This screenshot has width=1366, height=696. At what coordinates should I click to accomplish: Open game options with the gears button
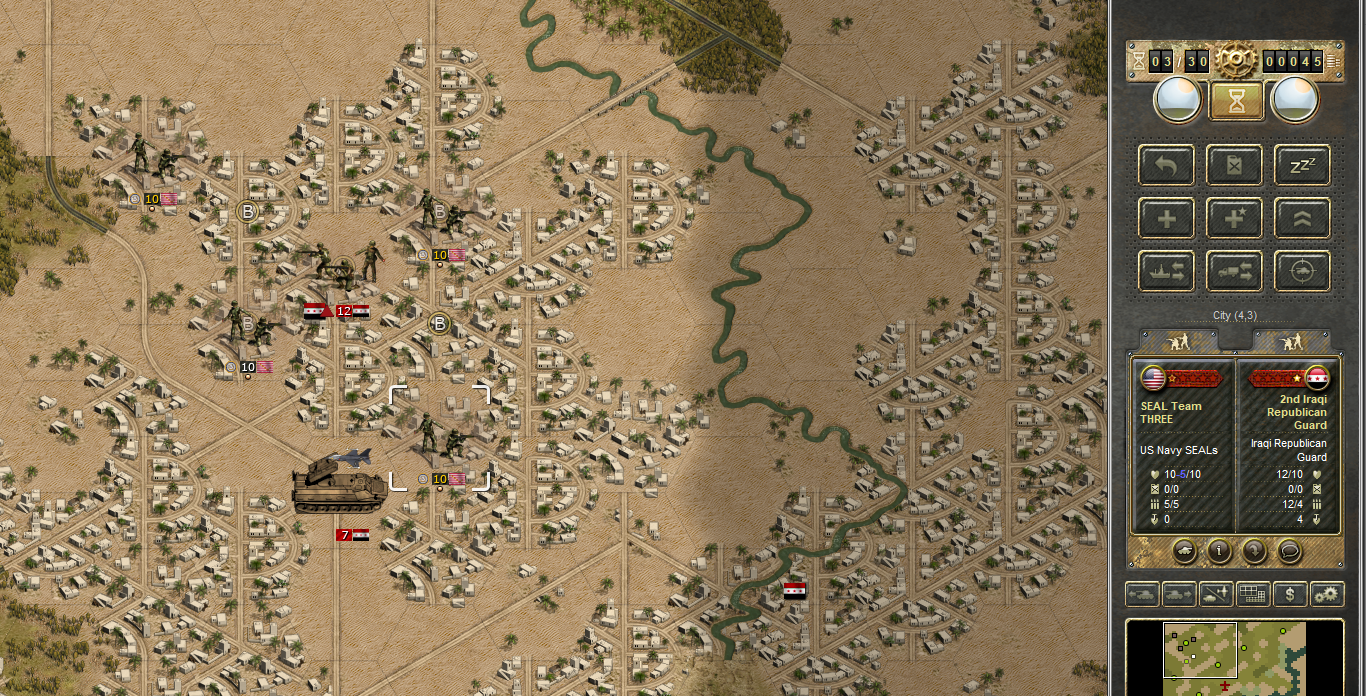(x=1327, y=594)
